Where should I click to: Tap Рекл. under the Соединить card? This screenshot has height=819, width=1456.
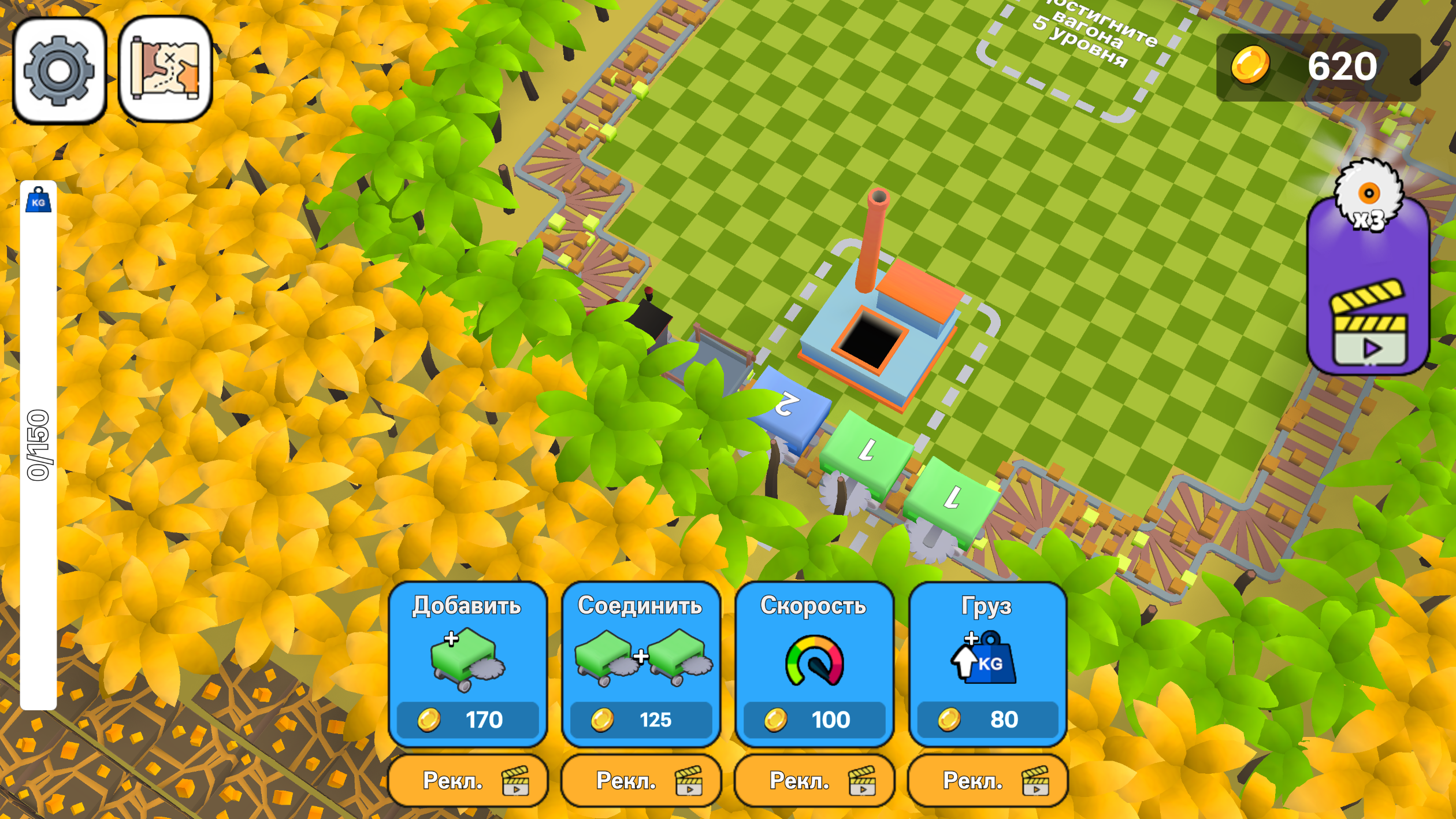click(x=641, y=781)
